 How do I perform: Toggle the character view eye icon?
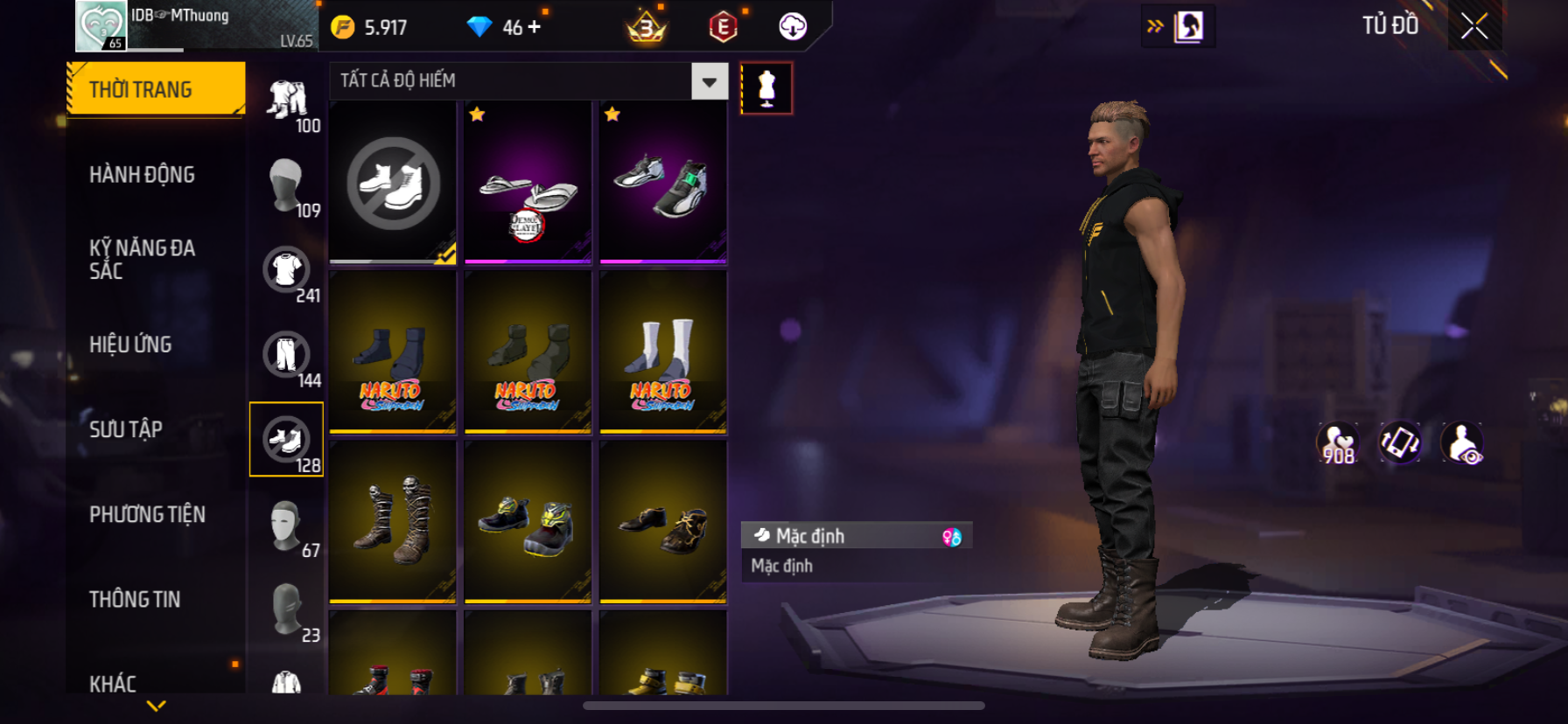1462,443
